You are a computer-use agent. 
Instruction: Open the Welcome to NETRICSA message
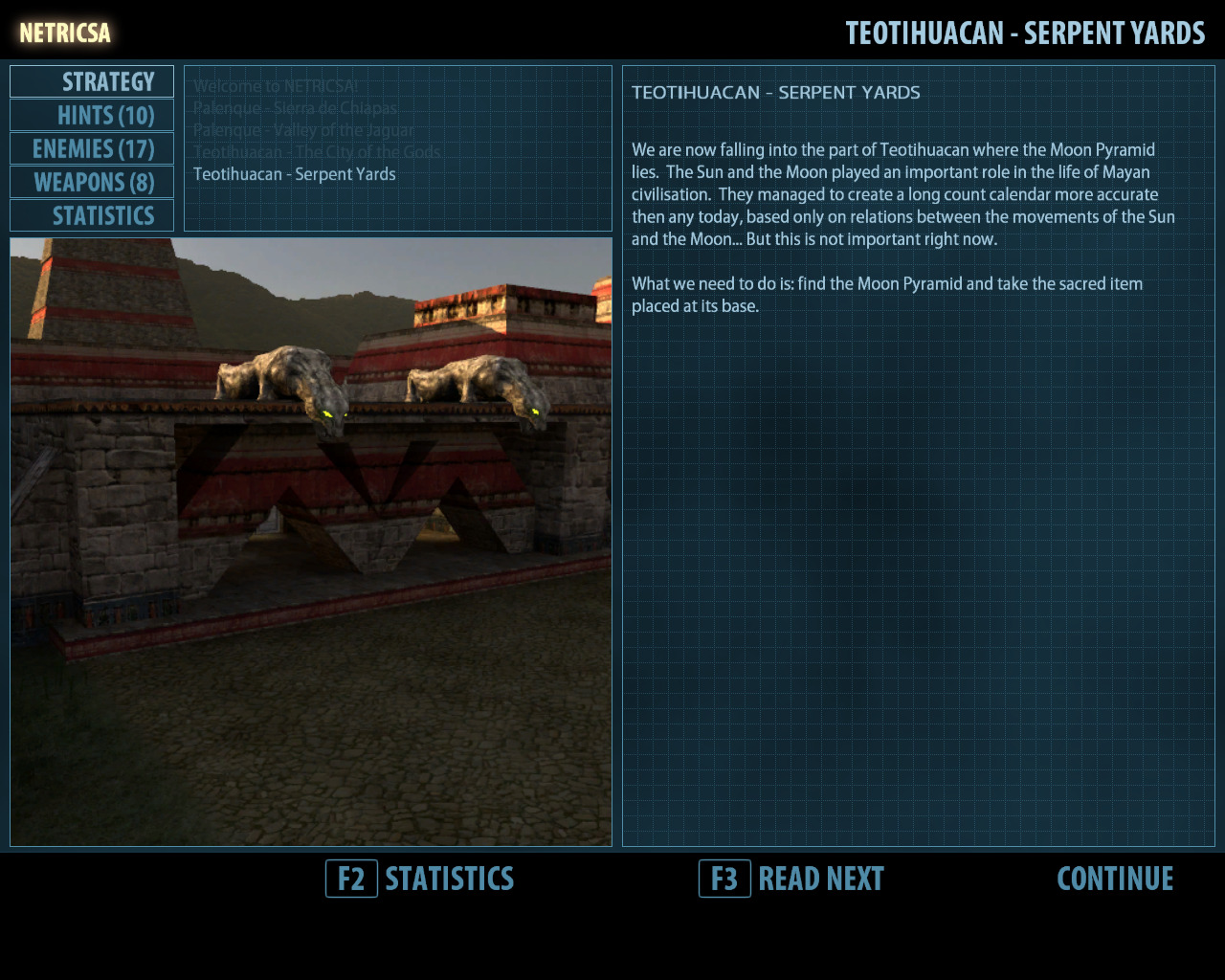point(276,86)
